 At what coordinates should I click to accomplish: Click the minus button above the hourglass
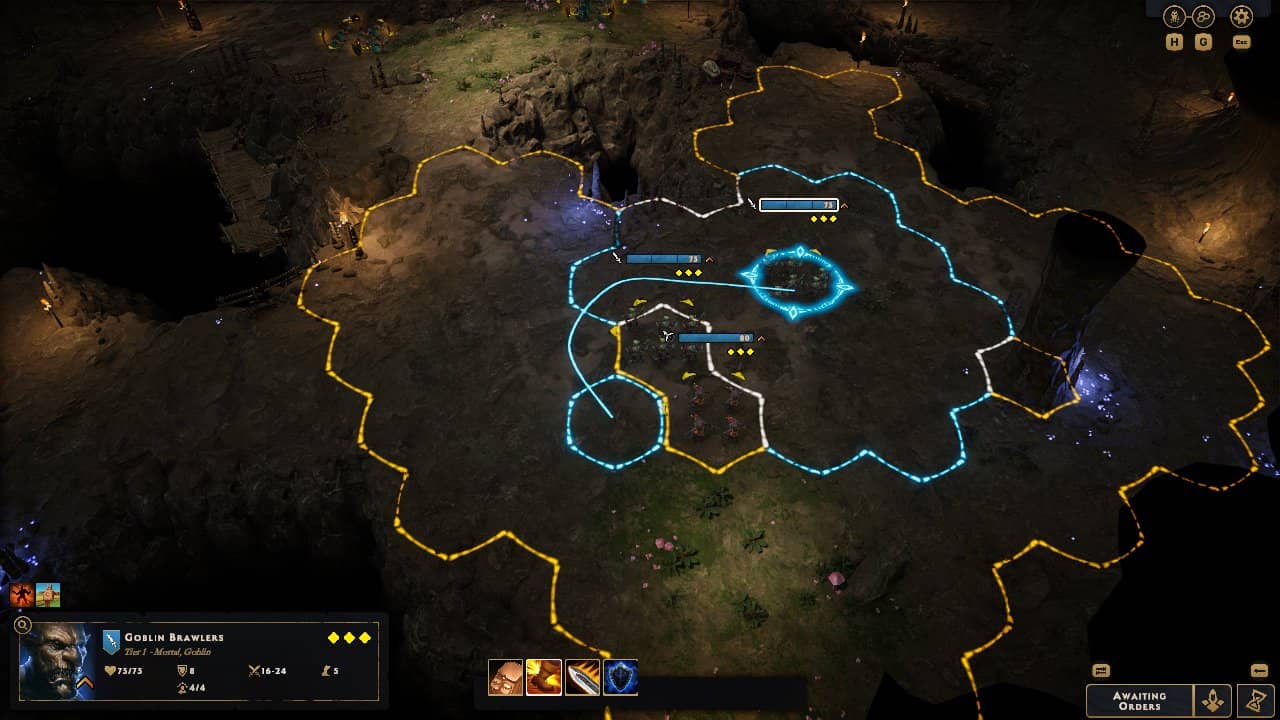pyautogui.click(x=1259, y=670)
